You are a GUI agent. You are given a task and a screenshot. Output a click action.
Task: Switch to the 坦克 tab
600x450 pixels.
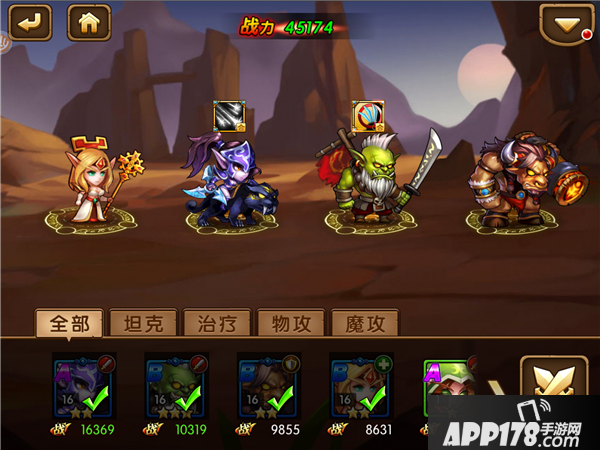click(x=143, y=323)
